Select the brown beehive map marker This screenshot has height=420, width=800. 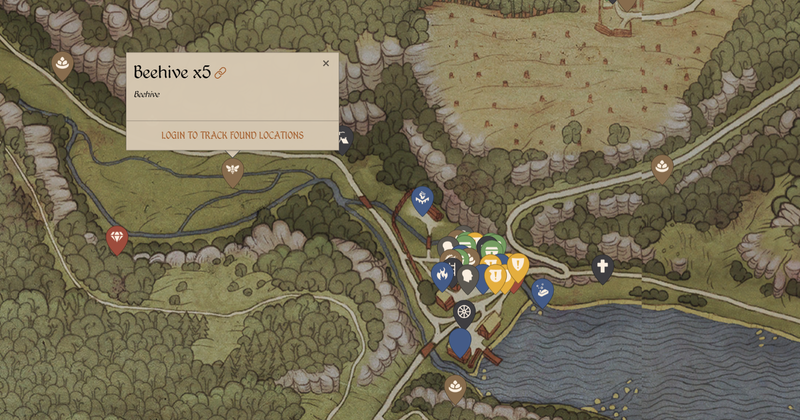click(x=232, y=171)
